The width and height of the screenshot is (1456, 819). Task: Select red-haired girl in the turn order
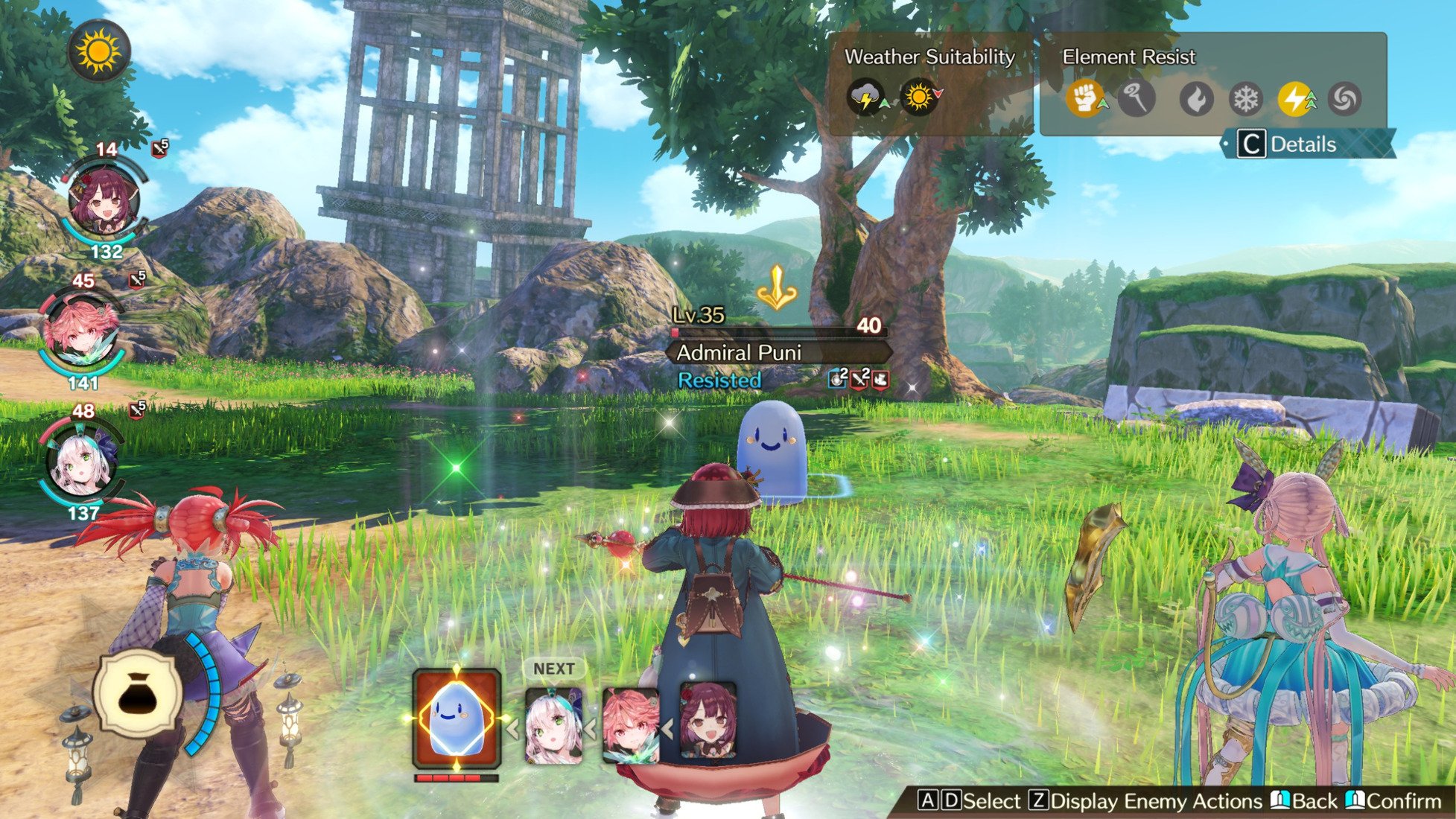(630, 726)
